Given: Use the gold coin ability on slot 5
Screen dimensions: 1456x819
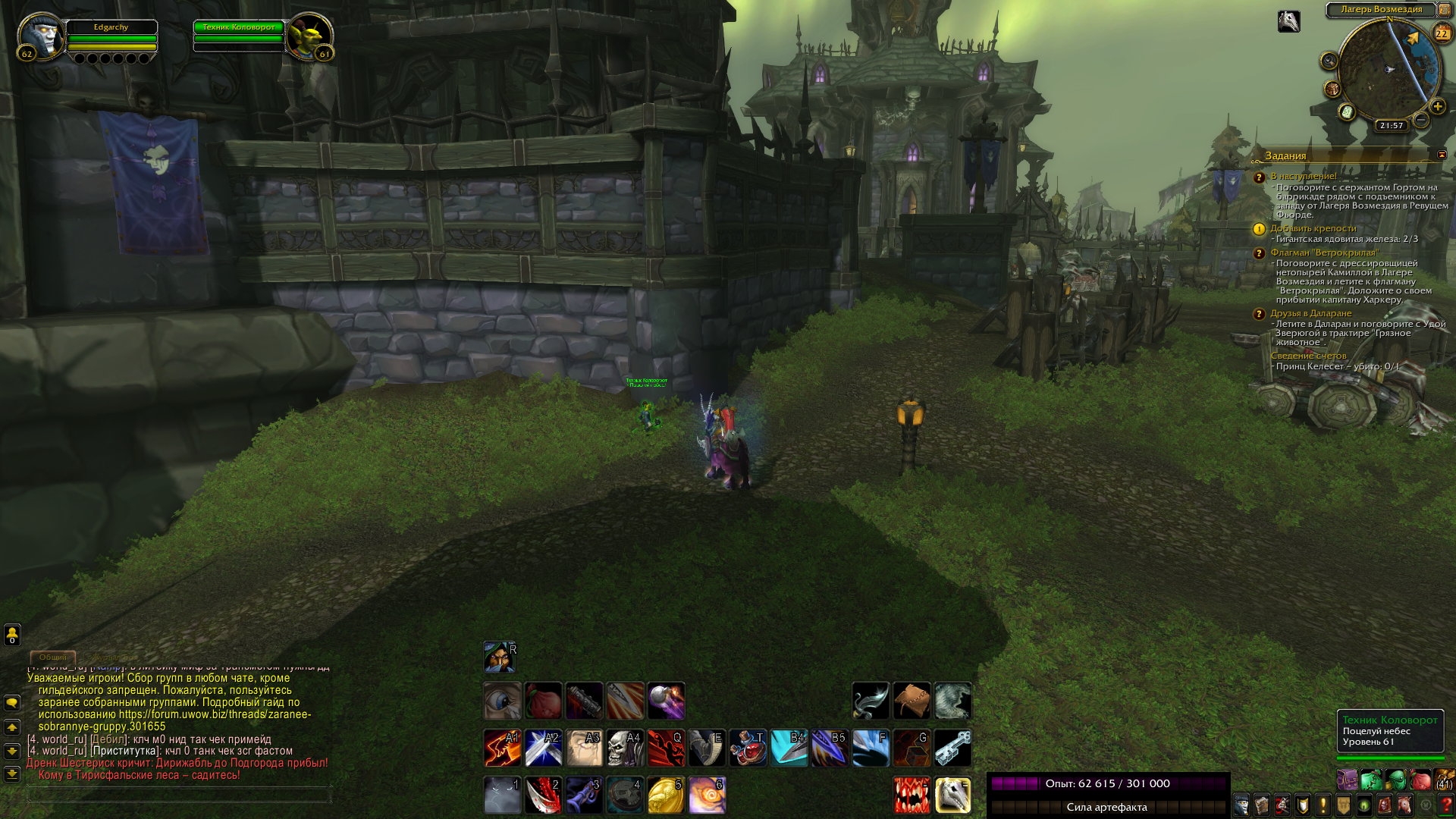Looking at the screenshot, I should [x=666, y=795].
